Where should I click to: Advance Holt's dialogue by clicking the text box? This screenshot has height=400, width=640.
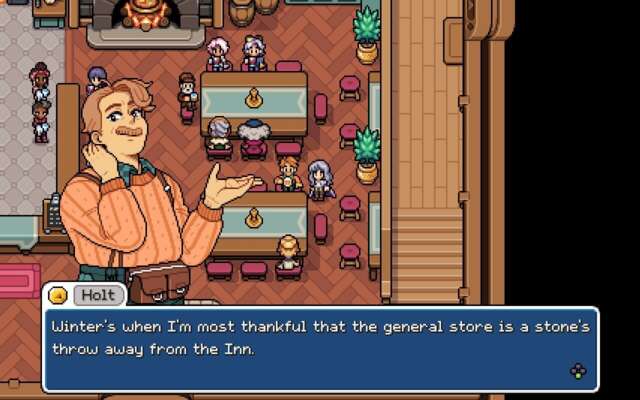coord(320,349)
